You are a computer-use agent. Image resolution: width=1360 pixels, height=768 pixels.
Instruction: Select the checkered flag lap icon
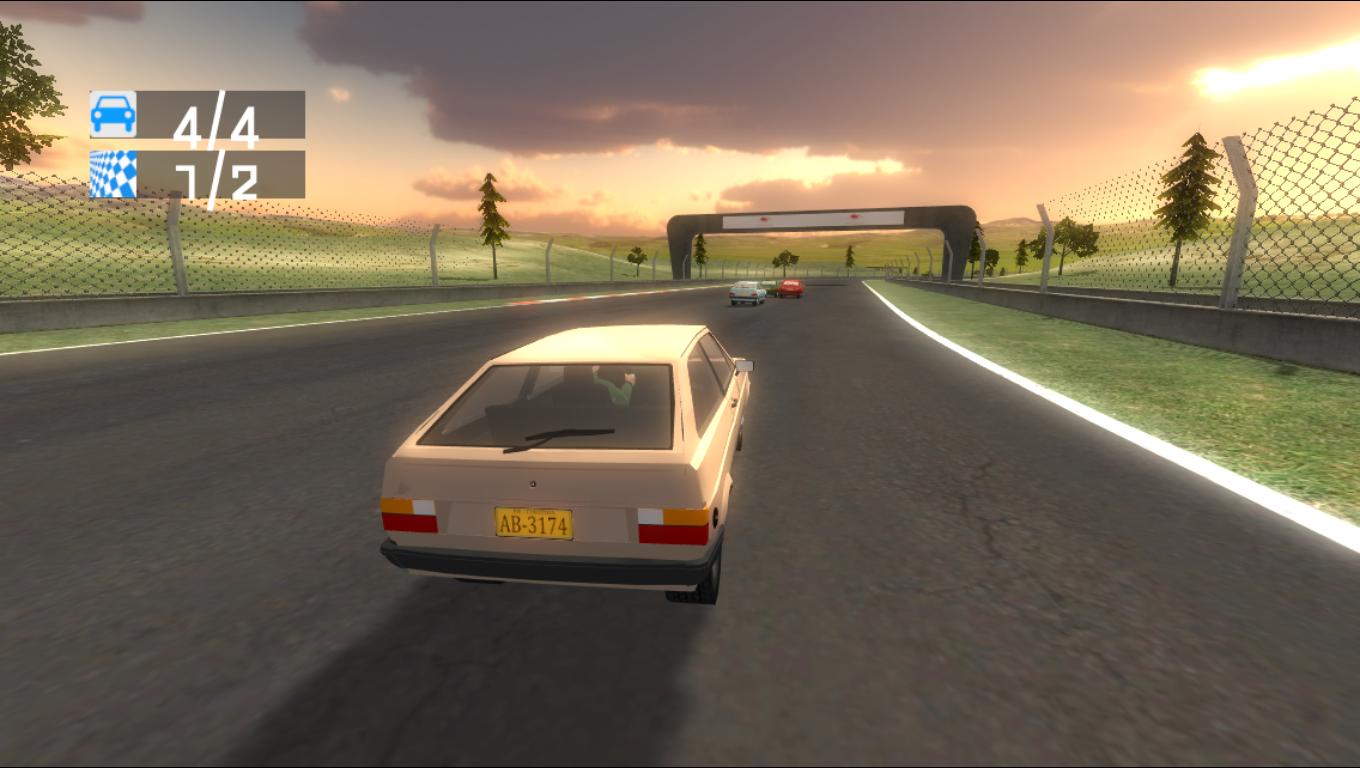pyautogui.click(x=113, y=174)
